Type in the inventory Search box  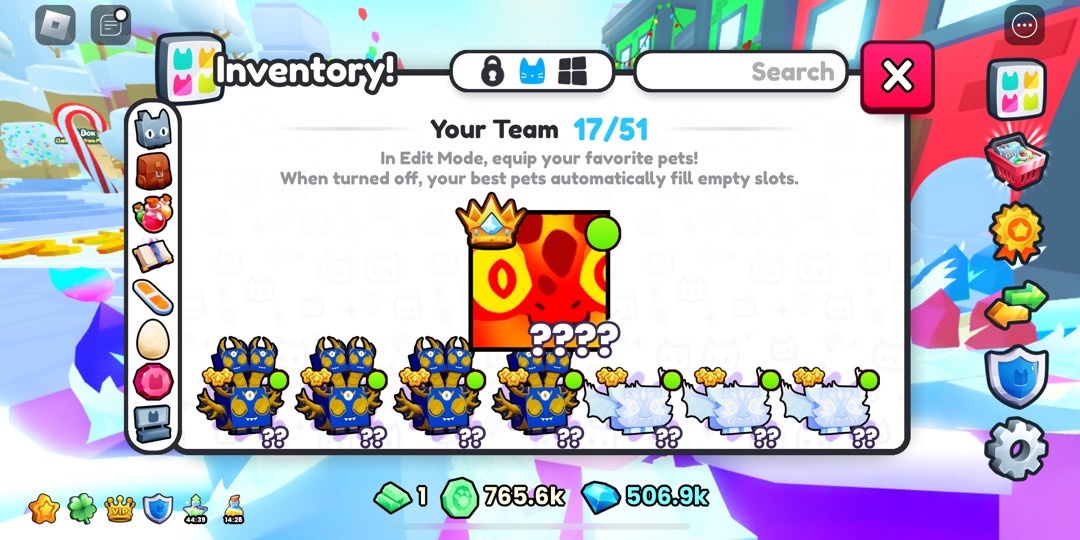(x=741, y=72)
